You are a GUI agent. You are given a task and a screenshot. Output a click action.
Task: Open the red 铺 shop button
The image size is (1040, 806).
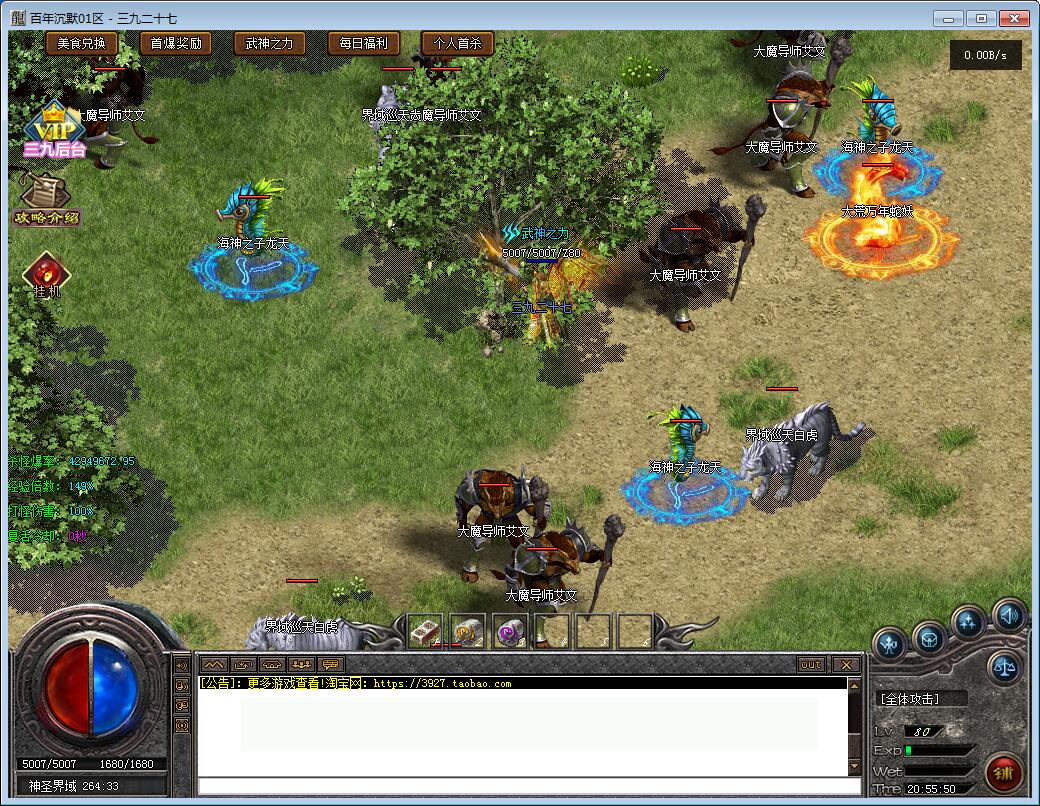[1002, 771]
